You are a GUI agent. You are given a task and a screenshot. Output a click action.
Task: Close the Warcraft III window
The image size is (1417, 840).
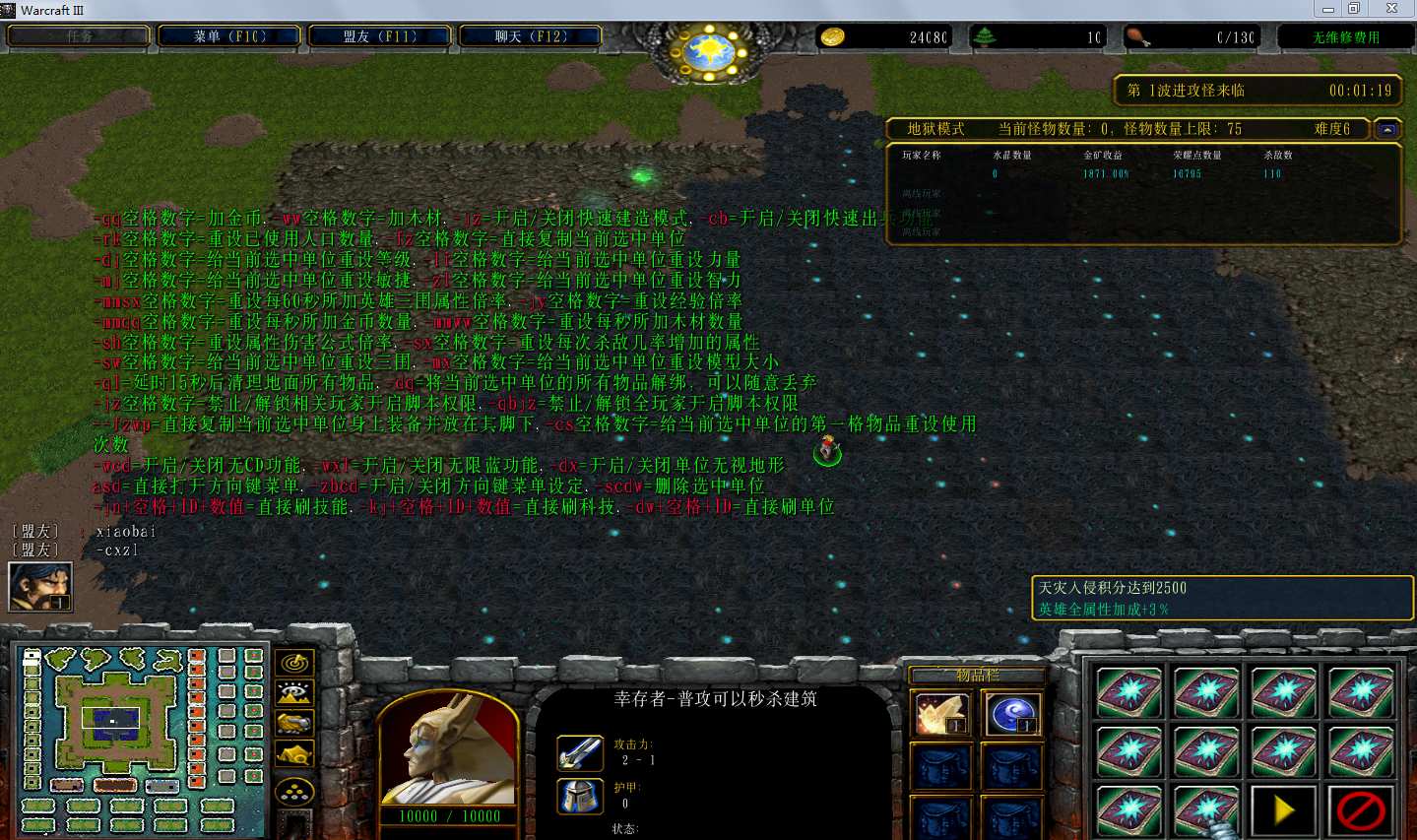pos(1391,9)
